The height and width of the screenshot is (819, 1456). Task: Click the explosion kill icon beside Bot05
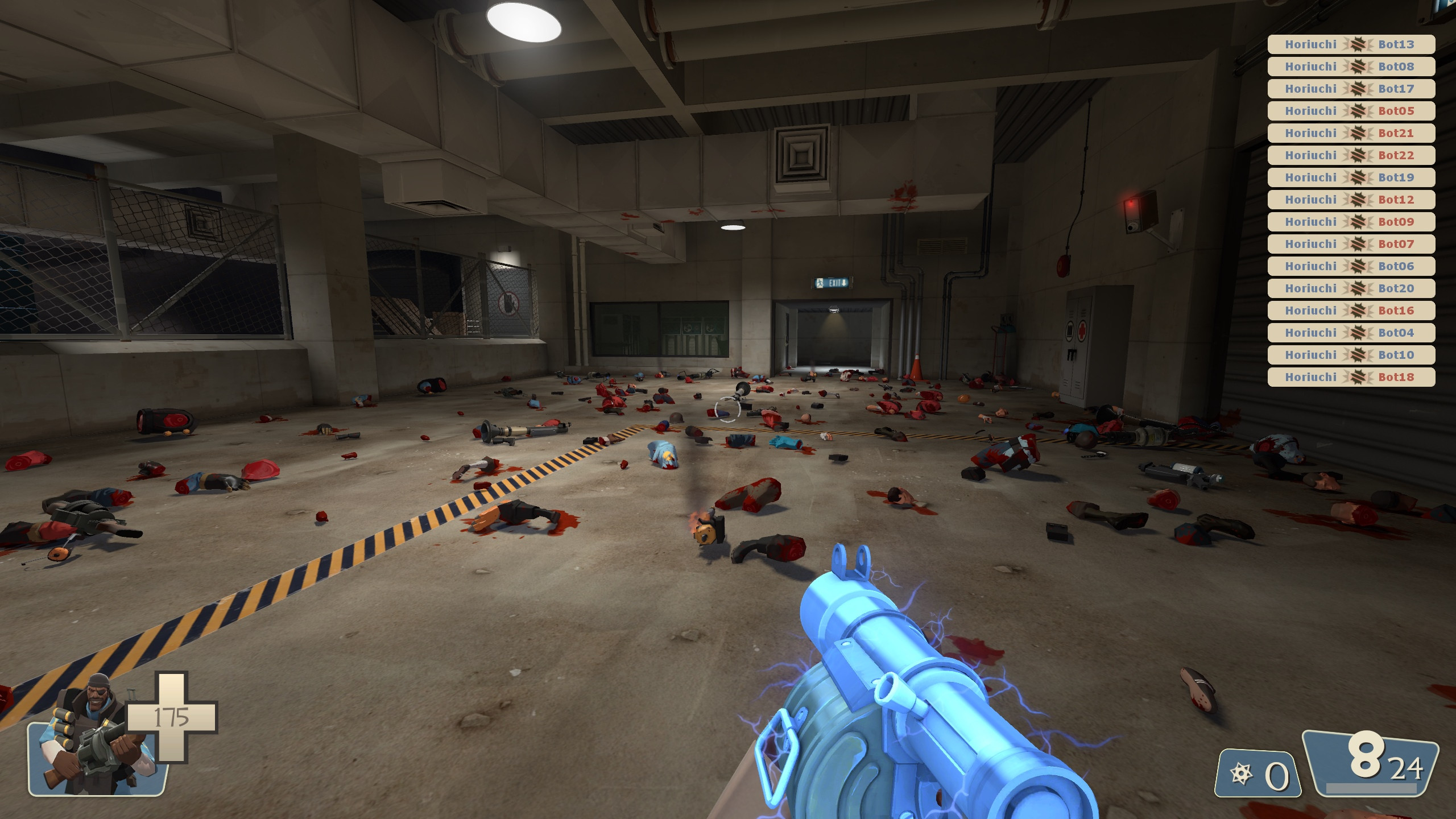click(1356, 111)
